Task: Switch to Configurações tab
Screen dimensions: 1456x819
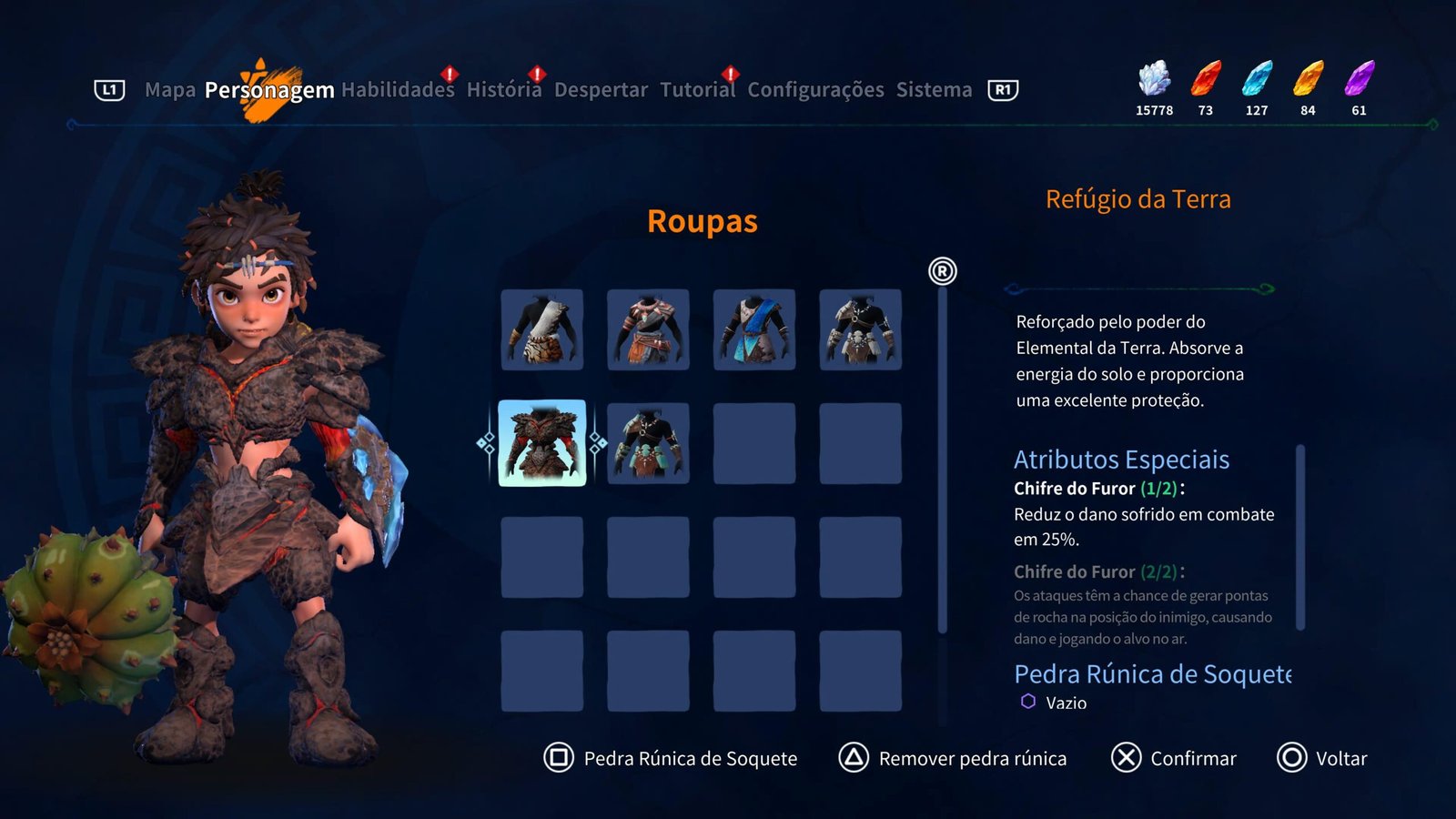Action: 815,90
